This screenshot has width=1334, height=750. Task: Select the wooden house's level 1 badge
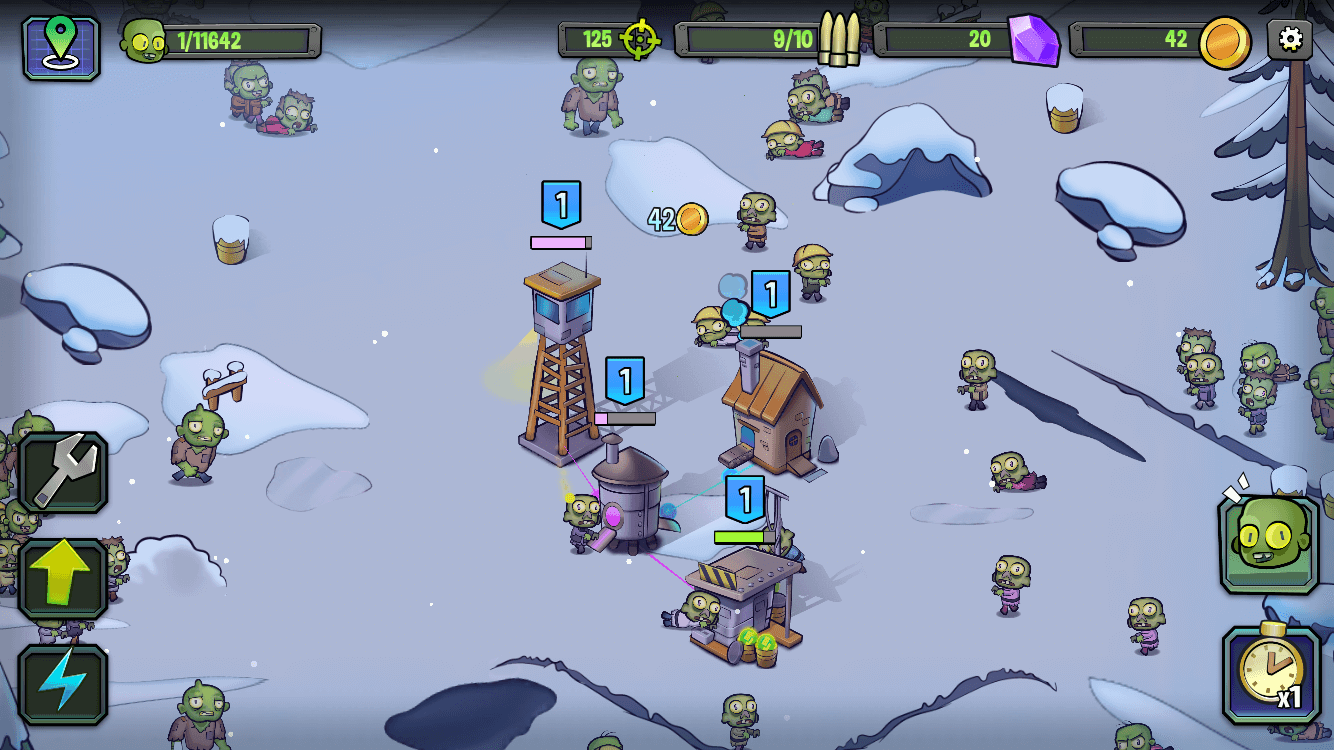[770, 294]
